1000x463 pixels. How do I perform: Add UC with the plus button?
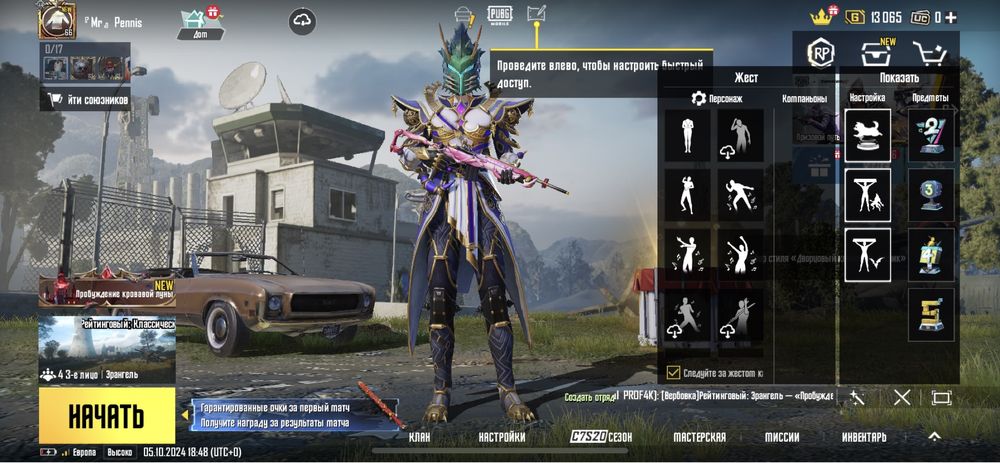950,17
